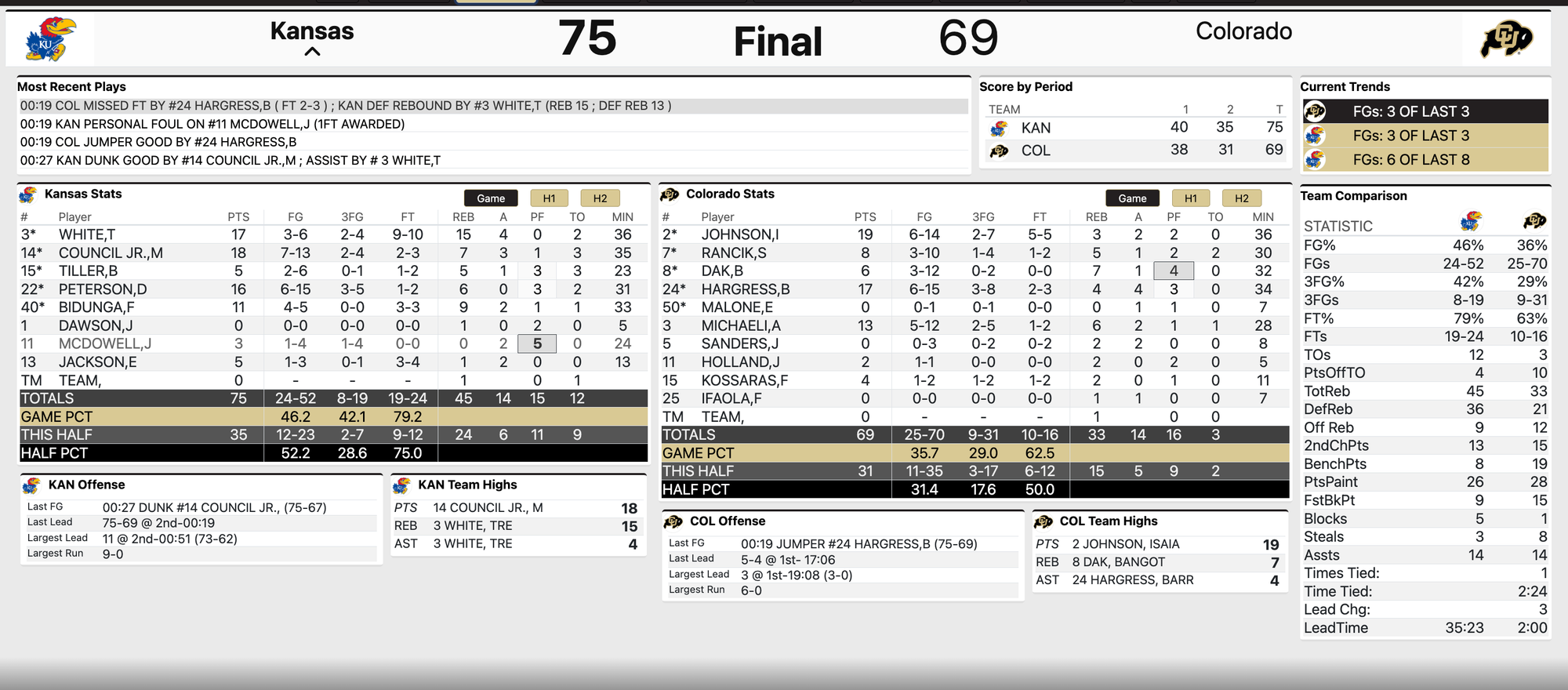The width and height of the screenshot is (1568, 690).
Task: Switch Kansas Stats to H1
Action: pos(549,198)
